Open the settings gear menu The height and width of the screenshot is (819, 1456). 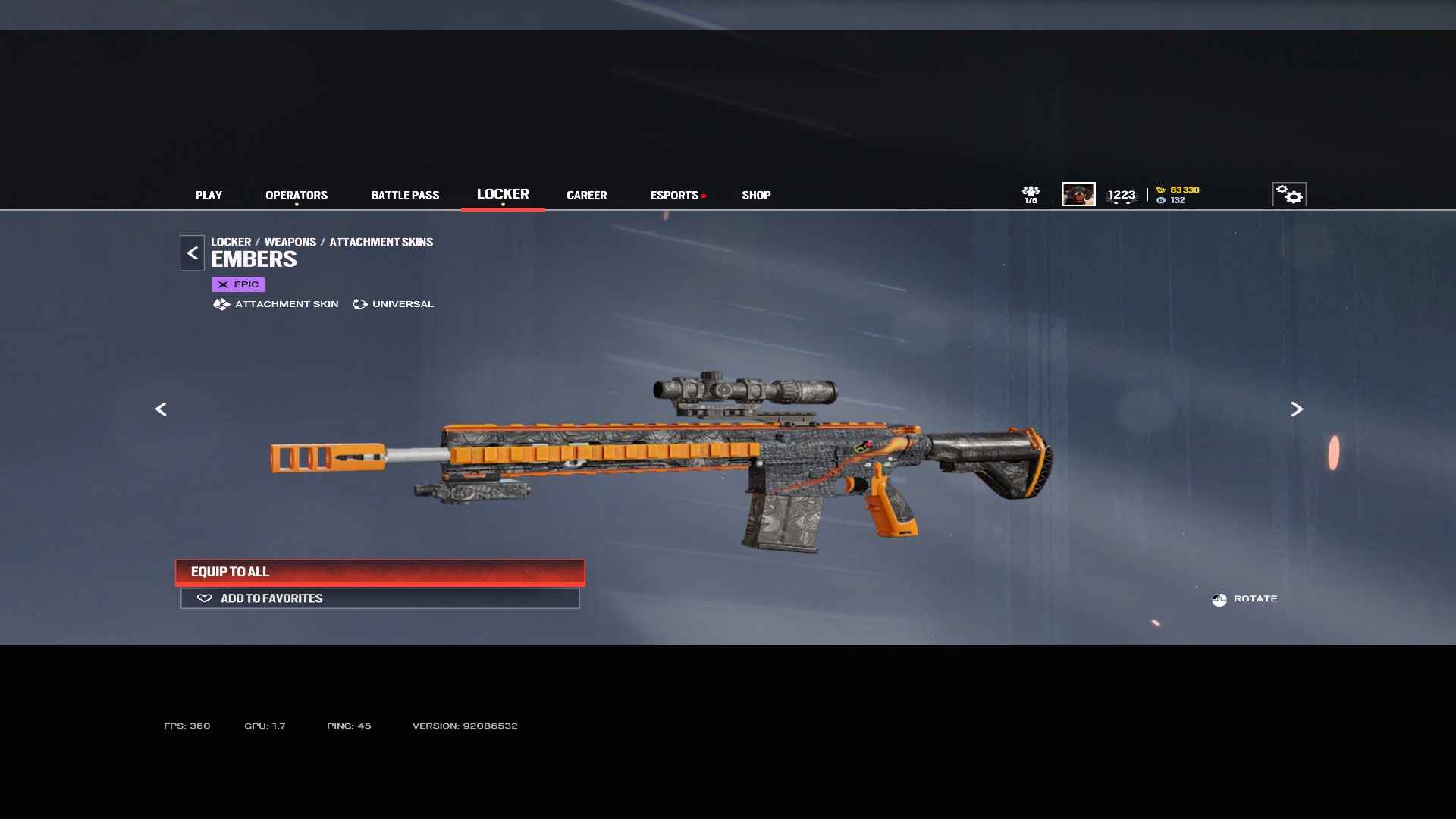1289,195
